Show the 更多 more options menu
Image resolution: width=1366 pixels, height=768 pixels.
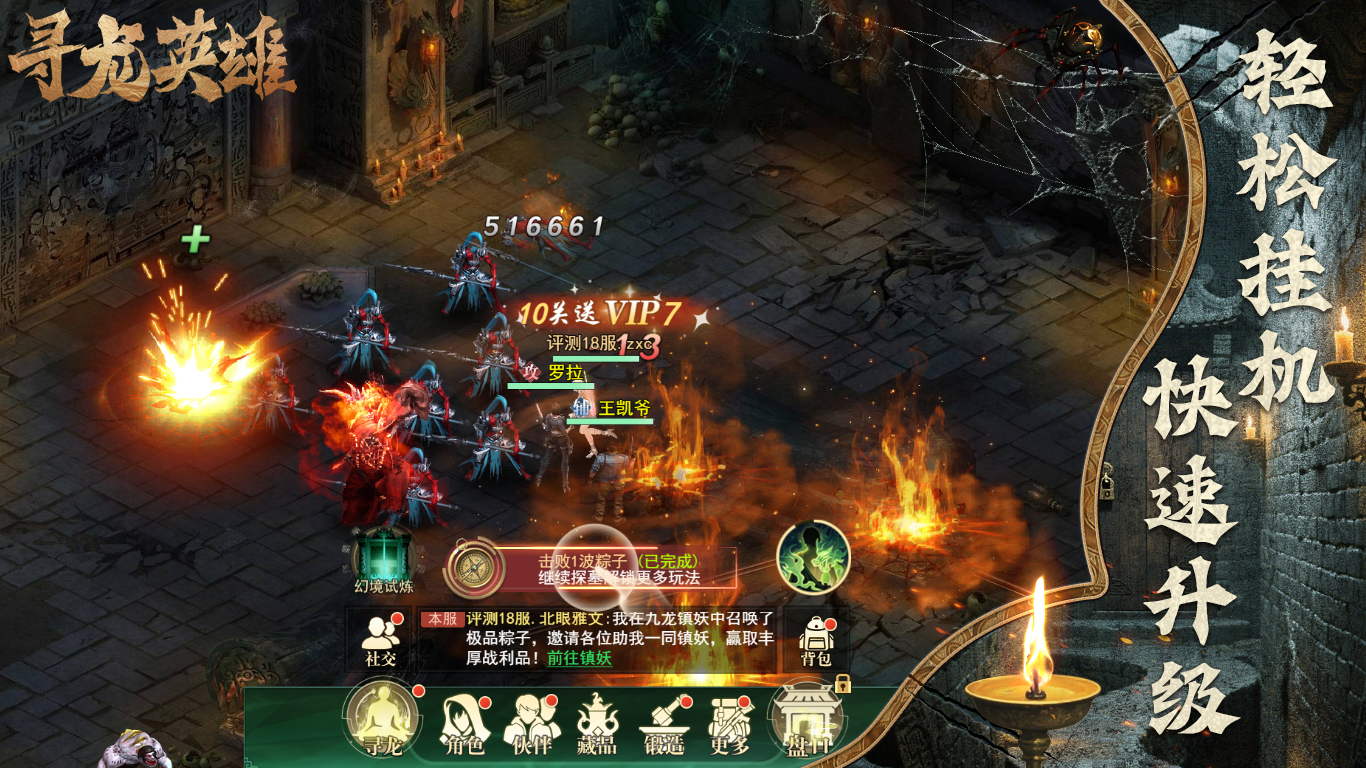(x=729, y=724)
